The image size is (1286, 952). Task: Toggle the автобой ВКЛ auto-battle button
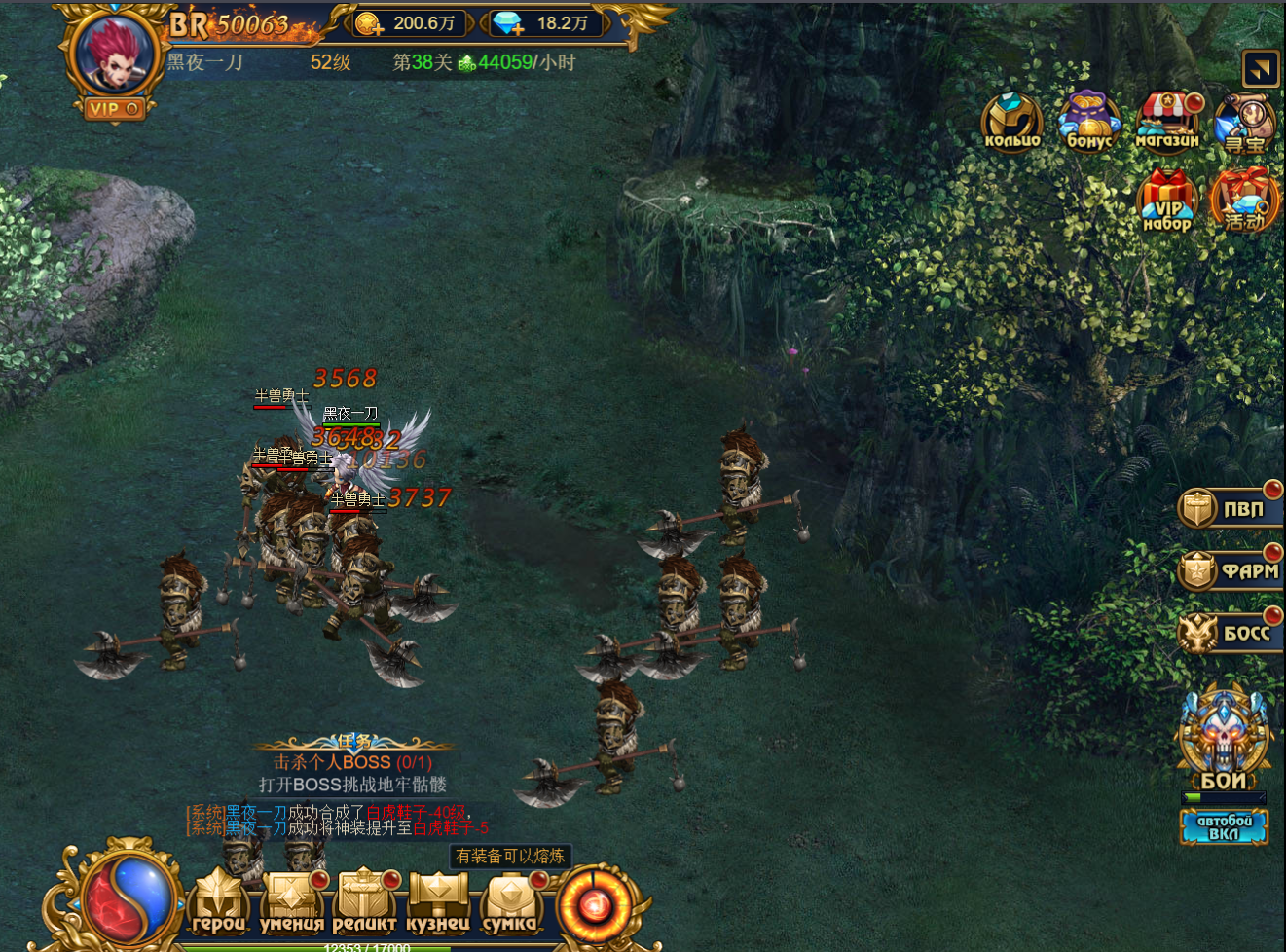coord(1224,827)
